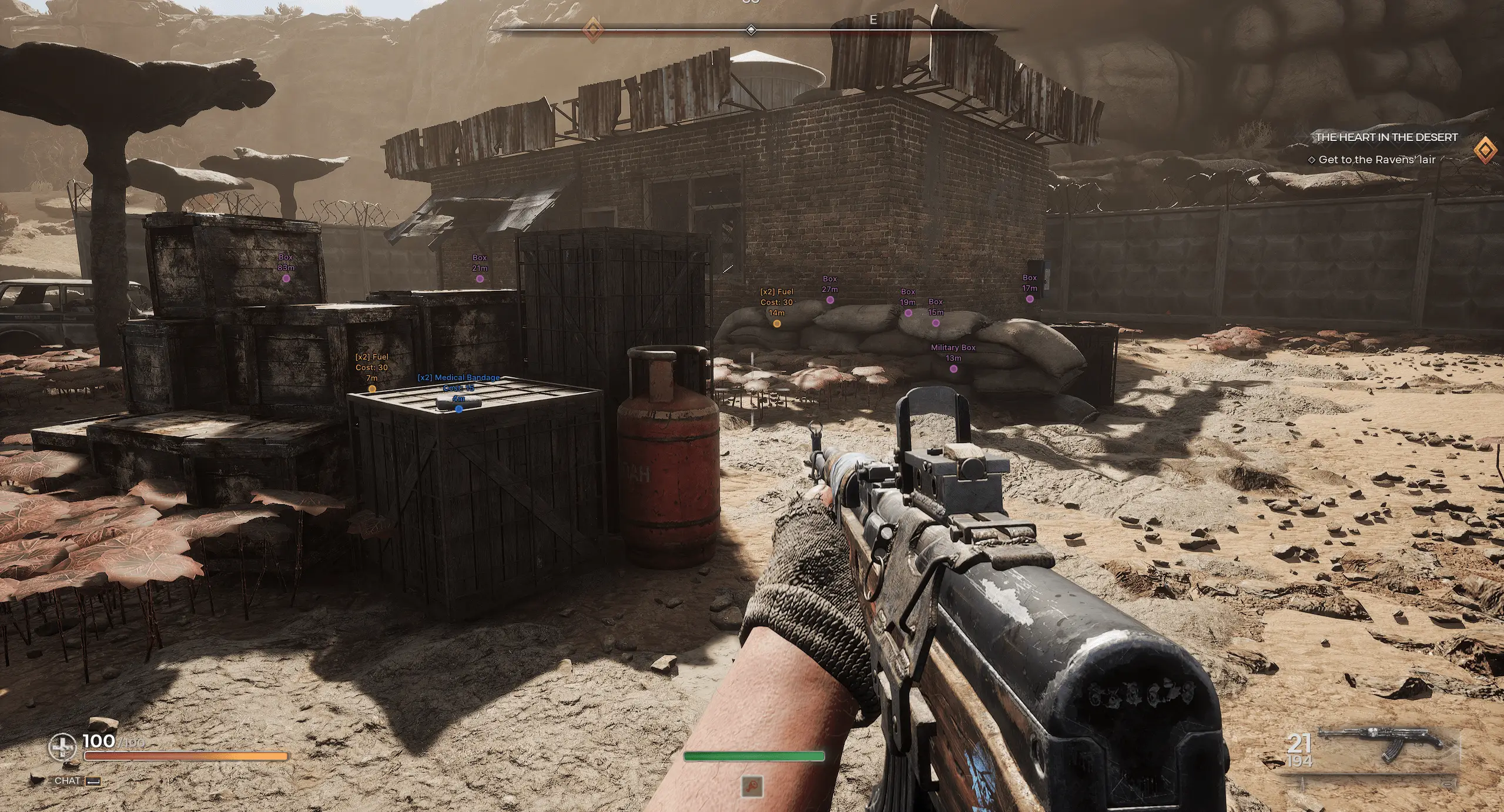Select the Box marker at 17m

click(x=1030, y=299)
